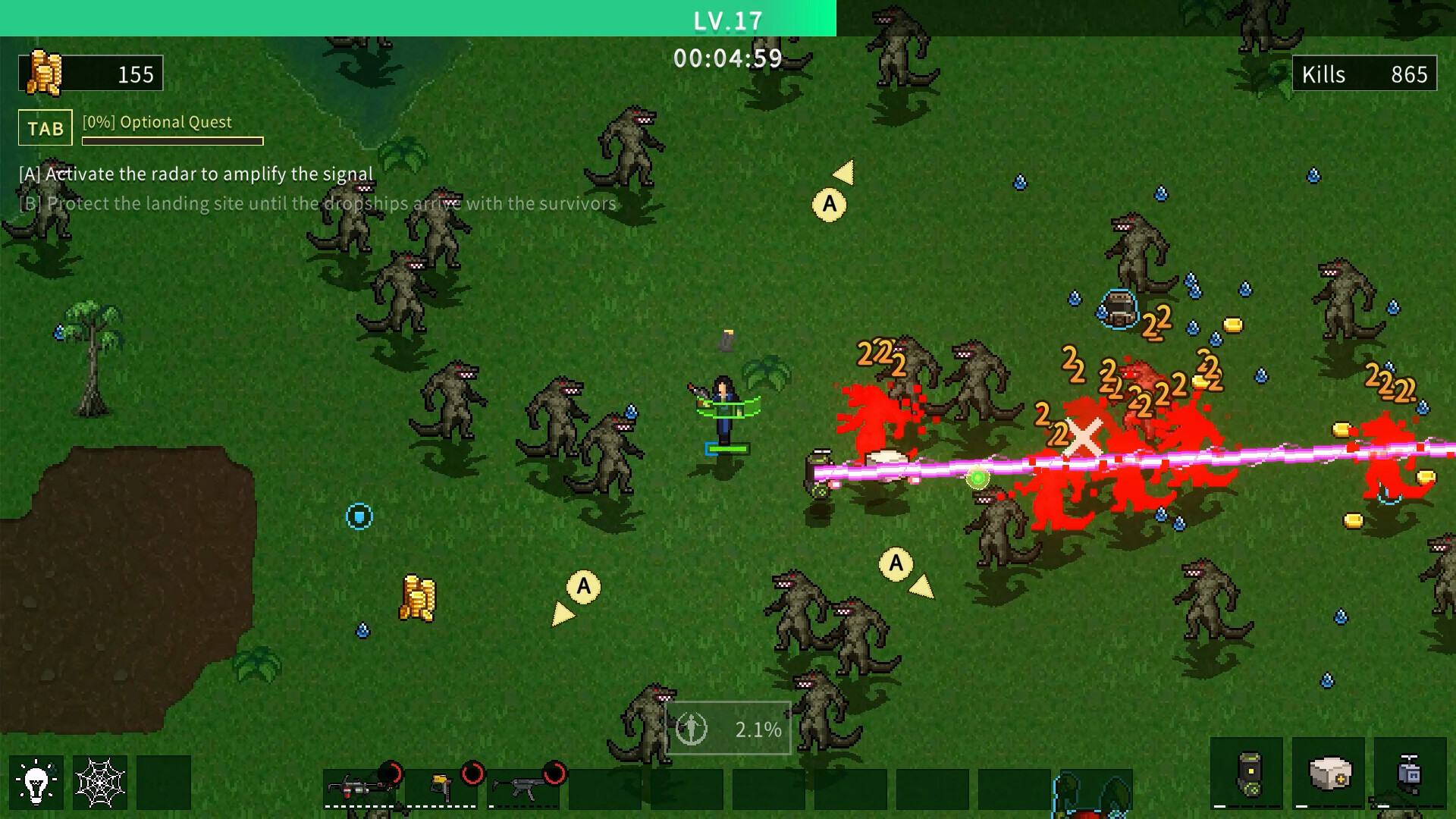Click objective B about protecting the landing site
This screenshot has height=819, width=1456.
pos(315,203)
